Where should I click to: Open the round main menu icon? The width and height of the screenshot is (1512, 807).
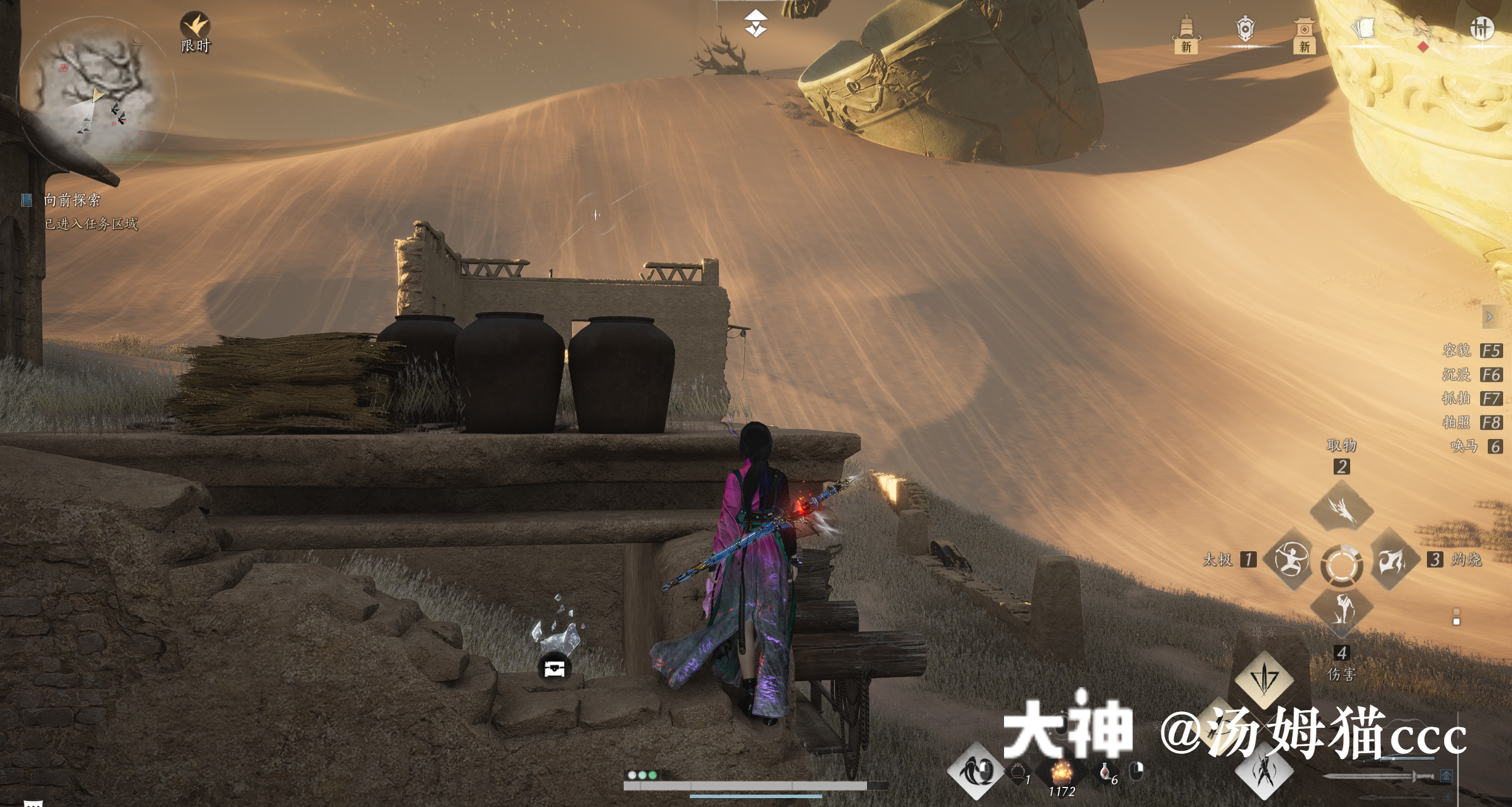(1481, 28)
